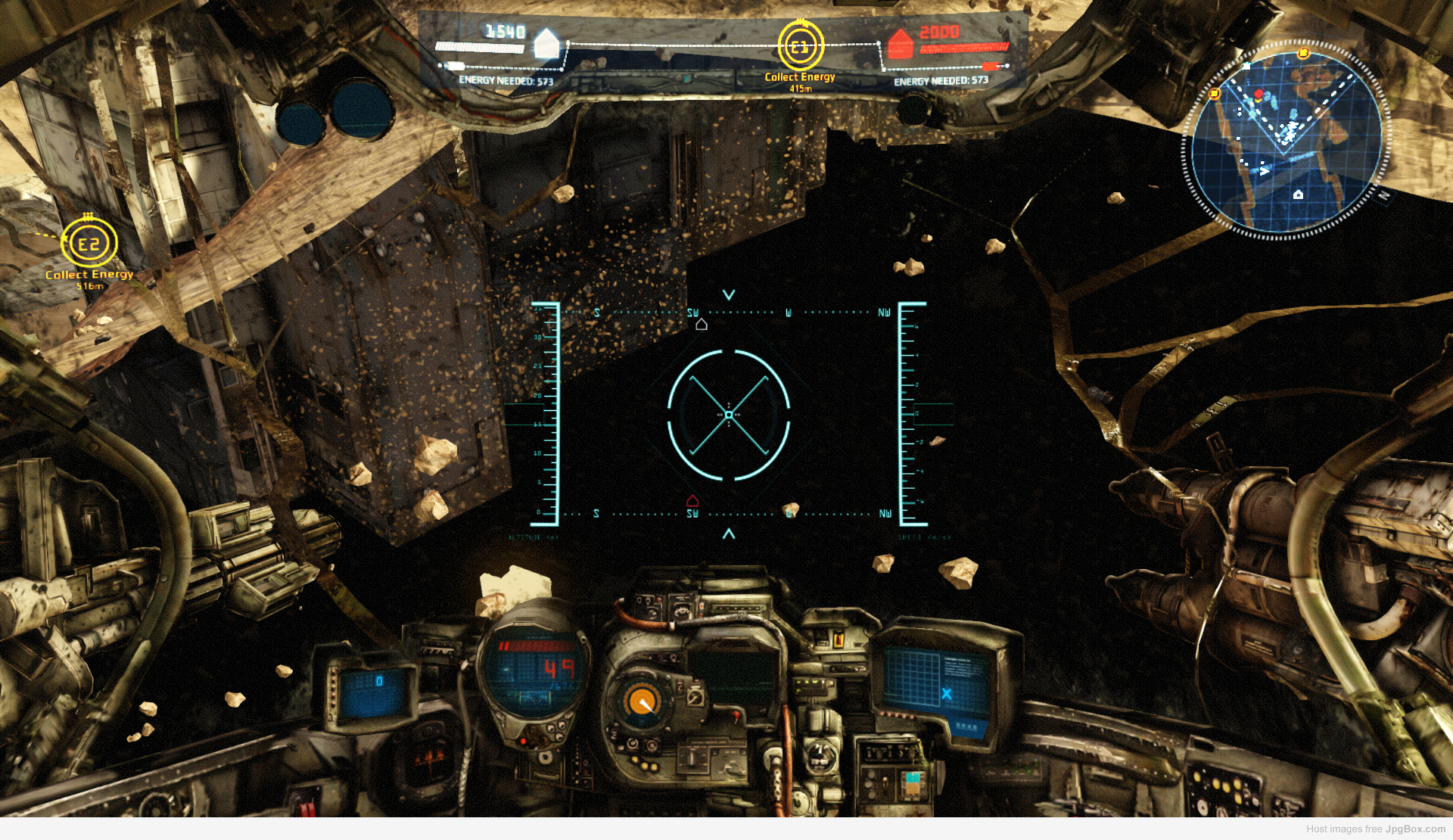Select the E1 Collect Energy objective marker
The height and width of the screenshot is (840, 1453).
800,47
